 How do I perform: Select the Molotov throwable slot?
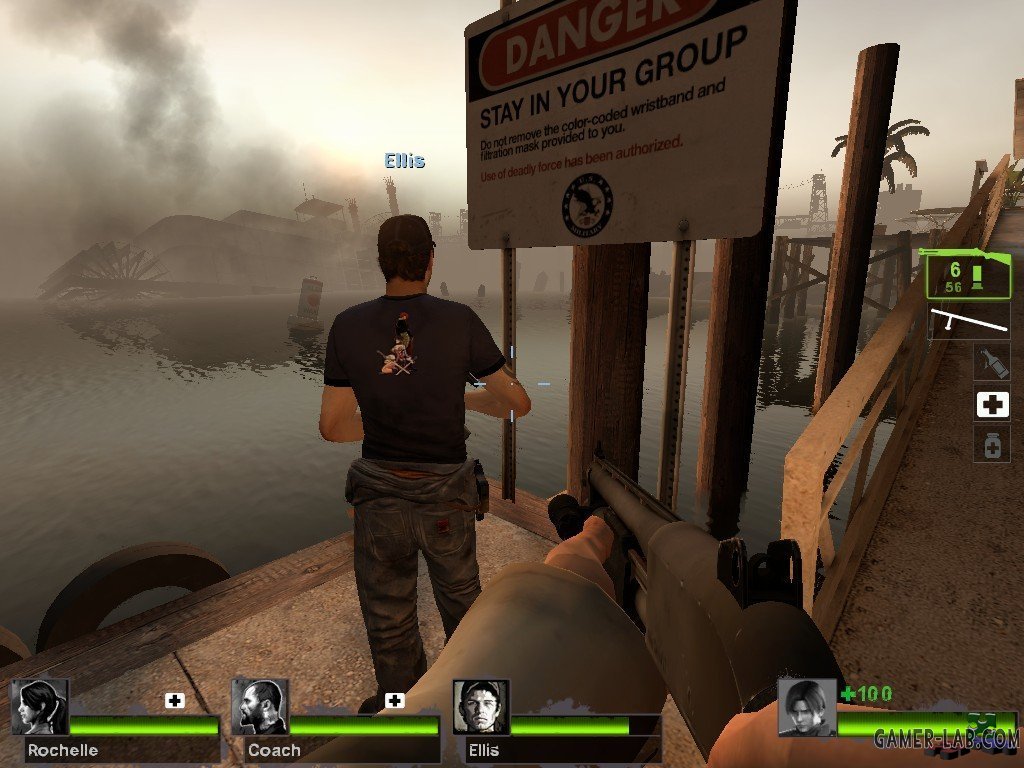pos(992,361)
